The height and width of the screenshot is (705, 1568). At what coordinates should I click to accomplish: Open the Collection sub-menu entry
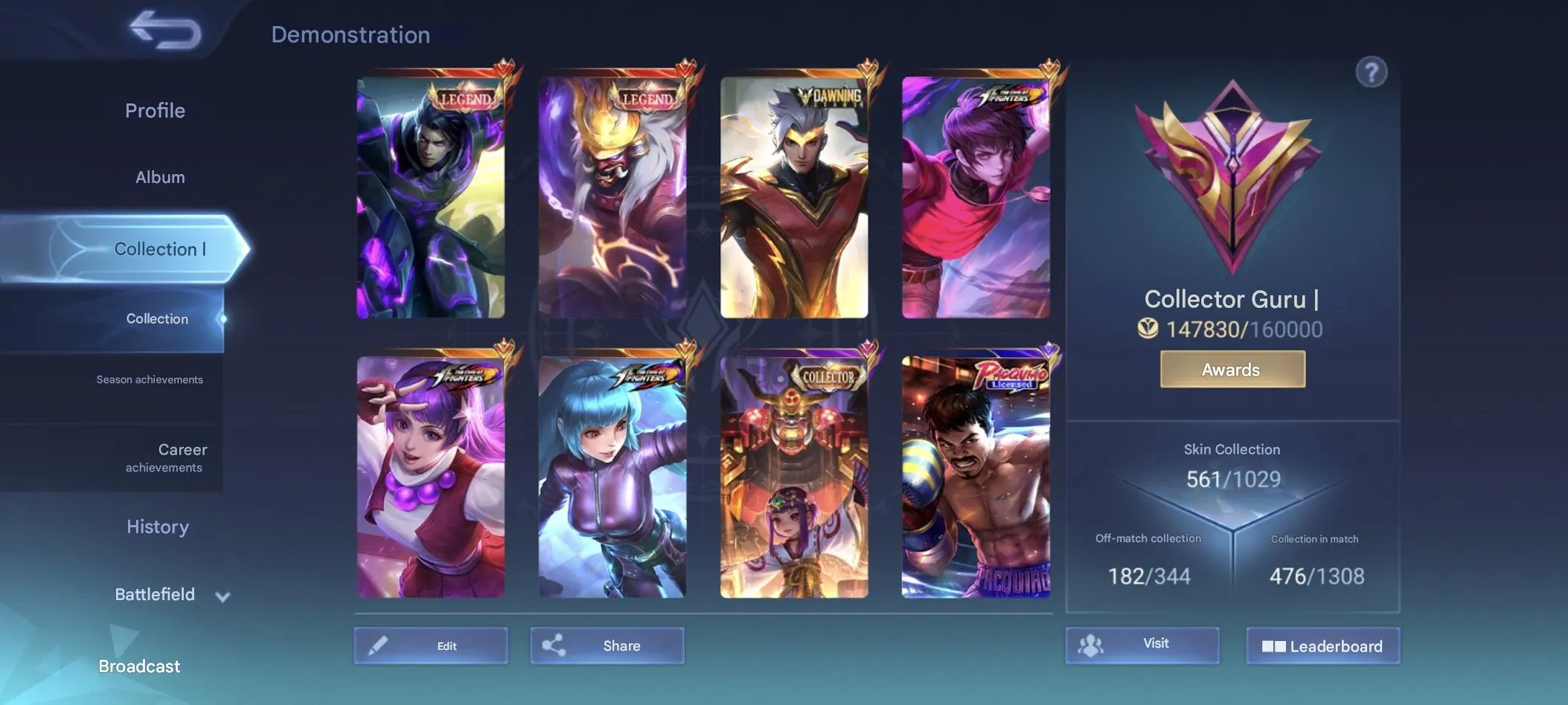coord(157,318)
